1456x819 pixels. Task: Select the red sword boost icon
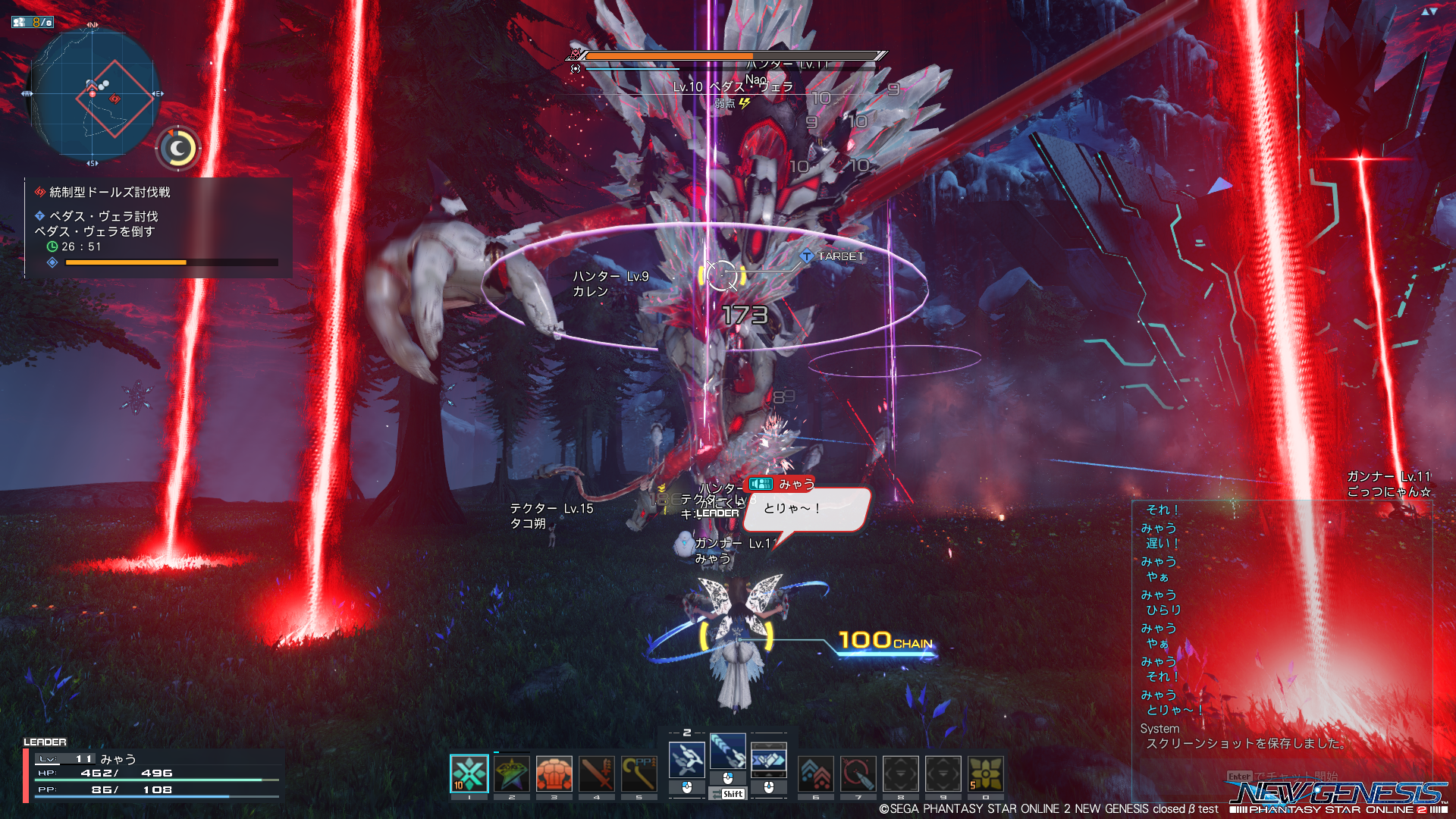coord(596,774)
